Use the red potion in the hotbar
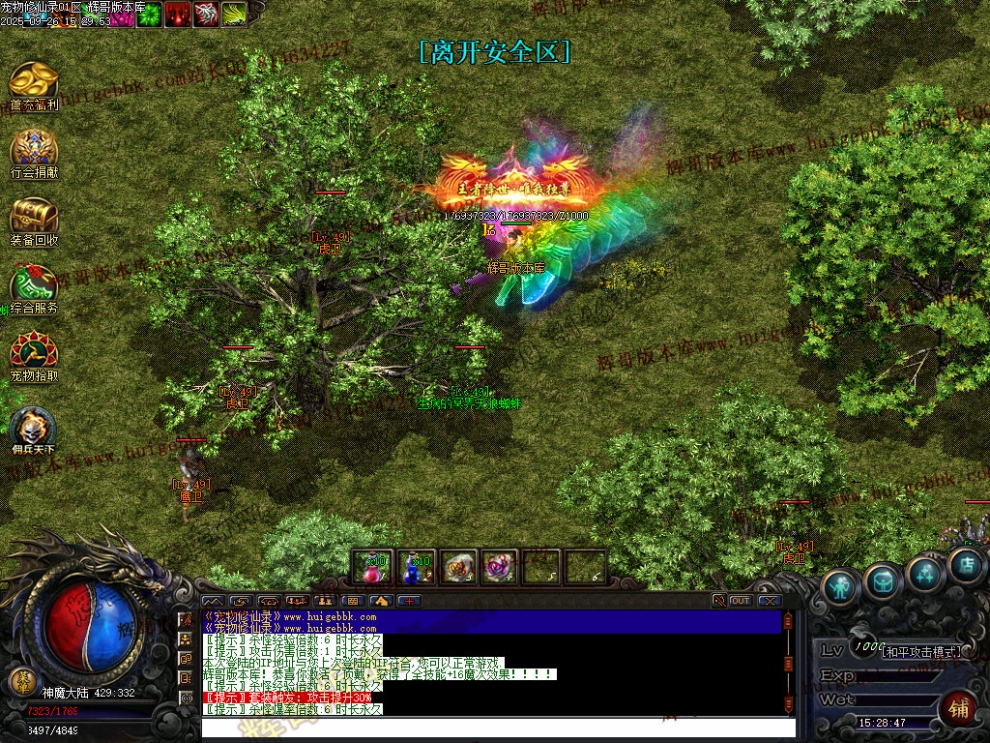This screenshot has height=743, width=990. click(372, 567)
